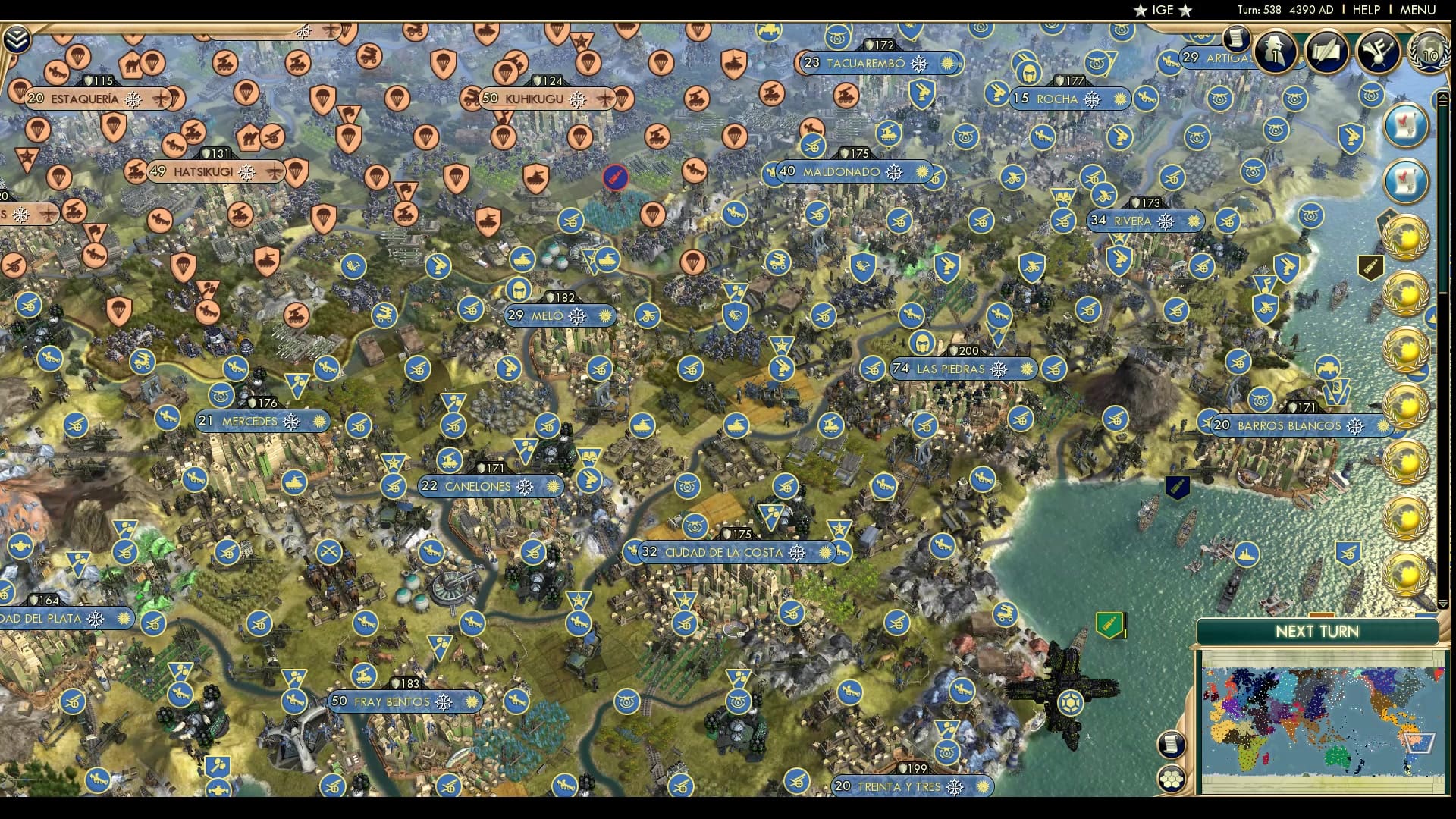Select the Maldonado city banner

pyautogui.click(x=847, y=173)
